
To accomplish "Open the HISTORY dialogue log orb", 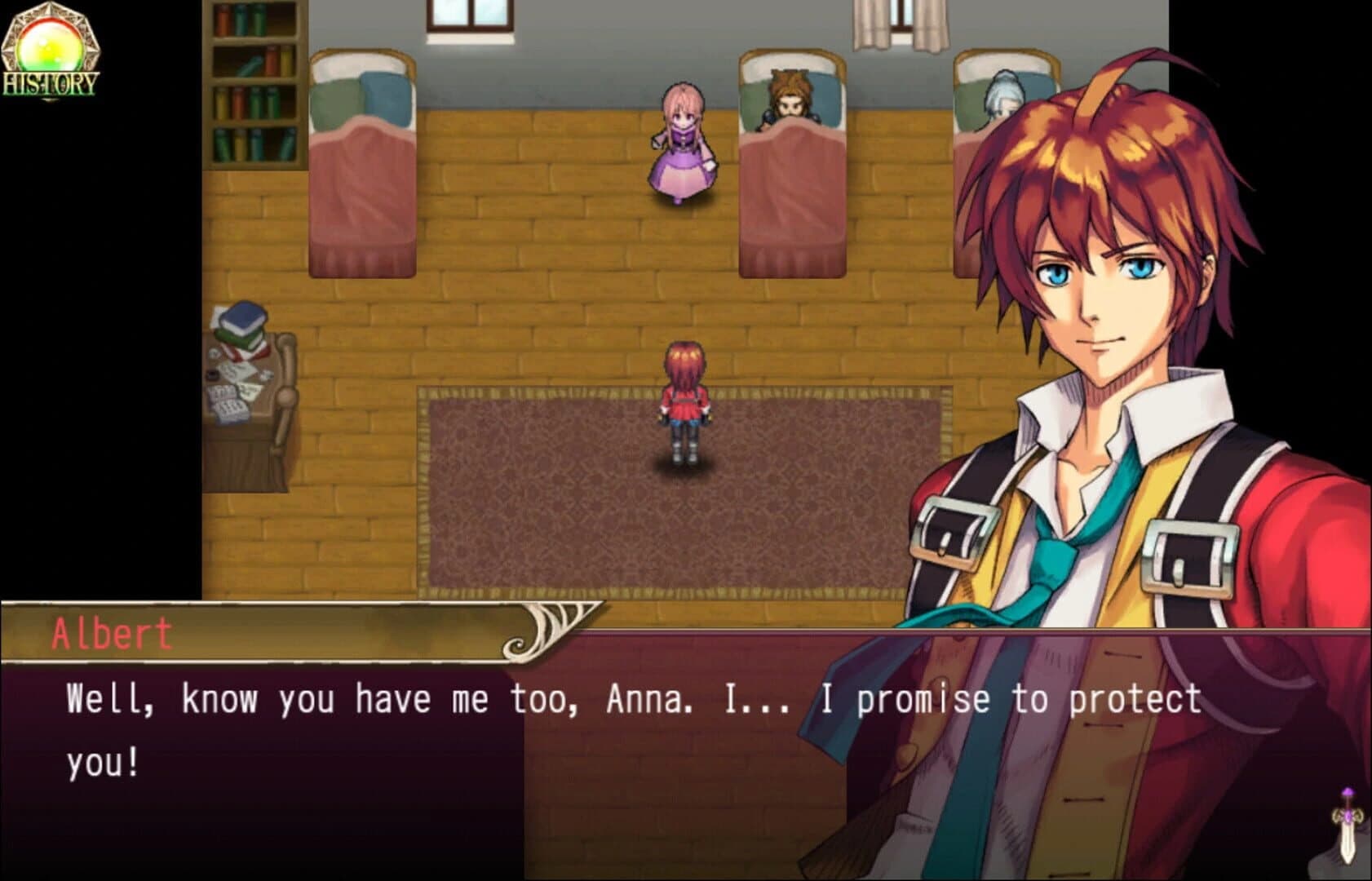I will coord(51,45).
